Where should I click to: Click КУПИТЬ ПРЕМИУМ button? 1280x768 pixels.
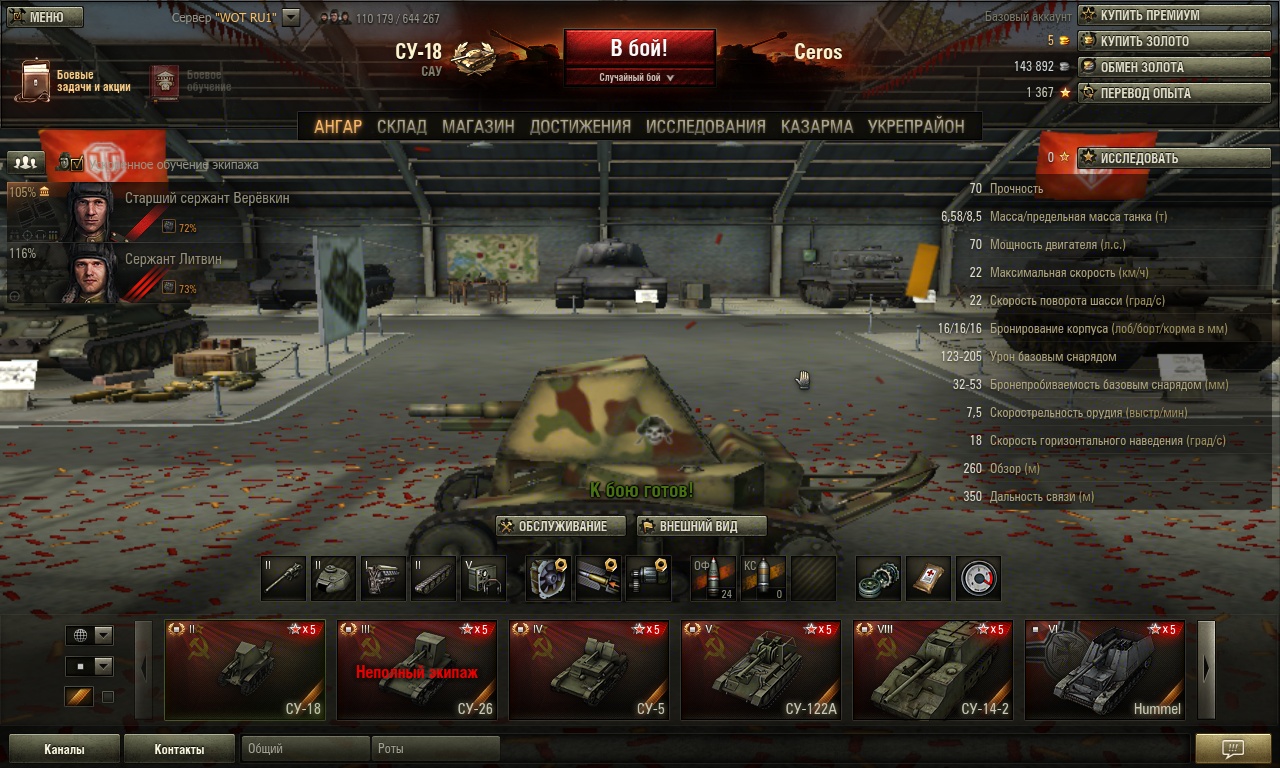1173,15
